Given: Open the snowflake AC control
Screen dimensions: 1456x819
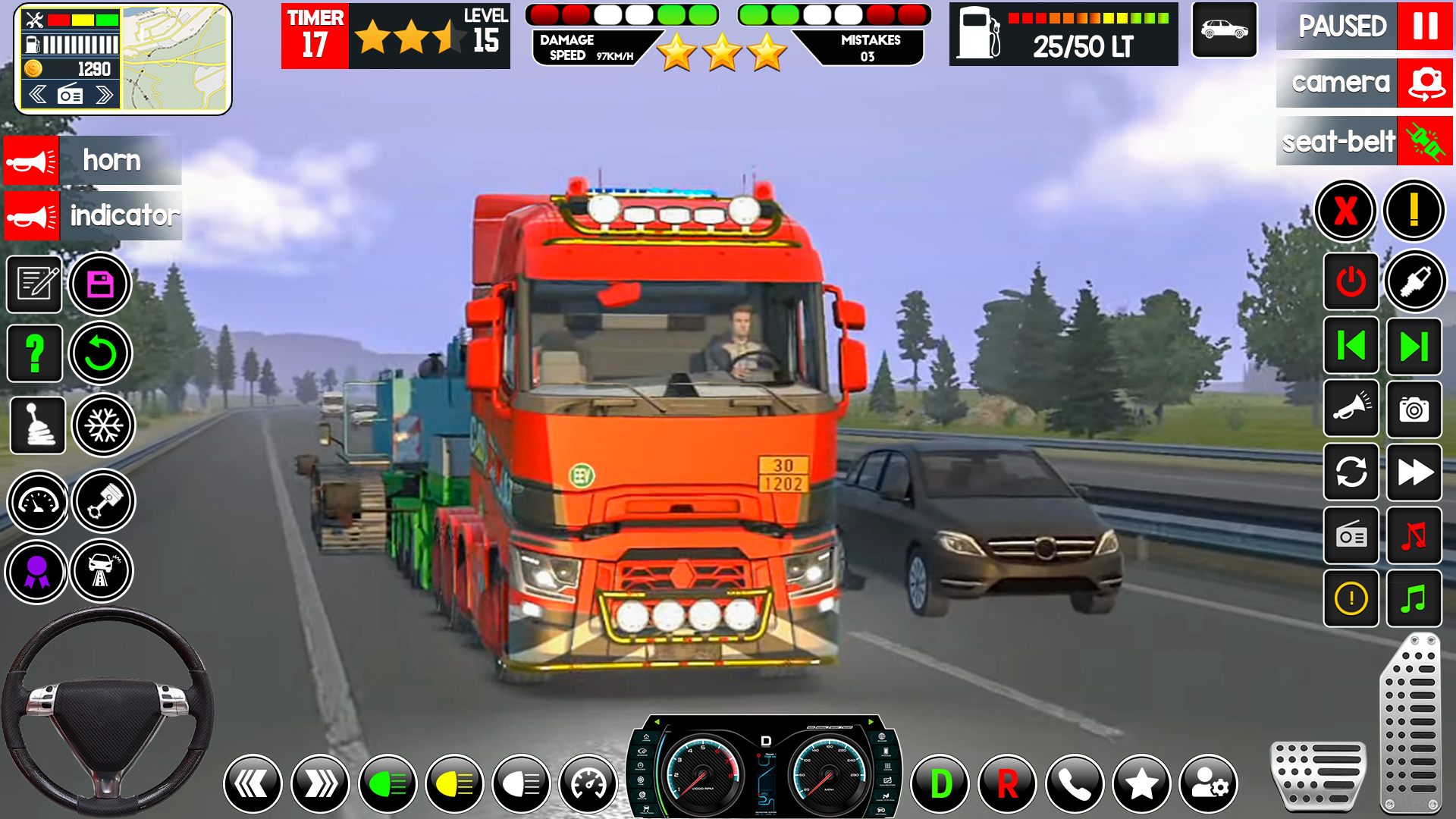Looking at the screenshot, I should 104,425.
